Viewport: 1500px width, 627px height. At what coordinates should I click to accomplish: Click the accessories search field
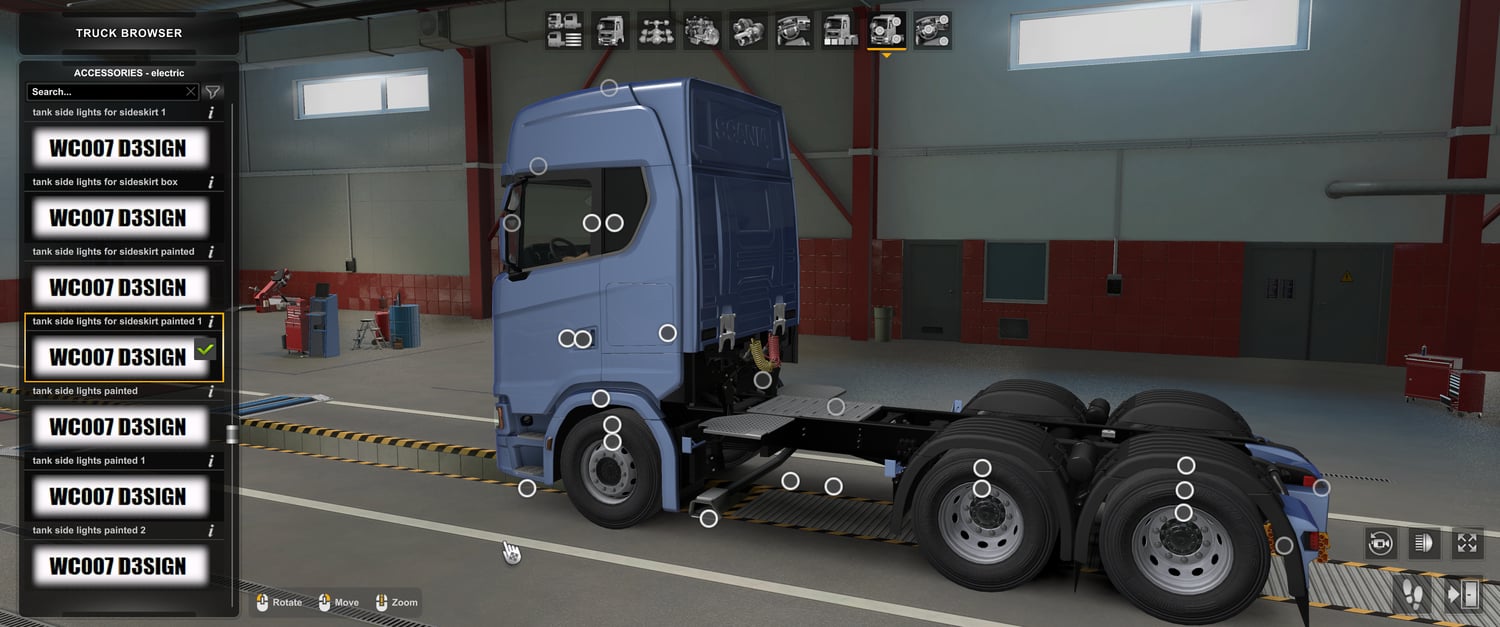point(105,92)
